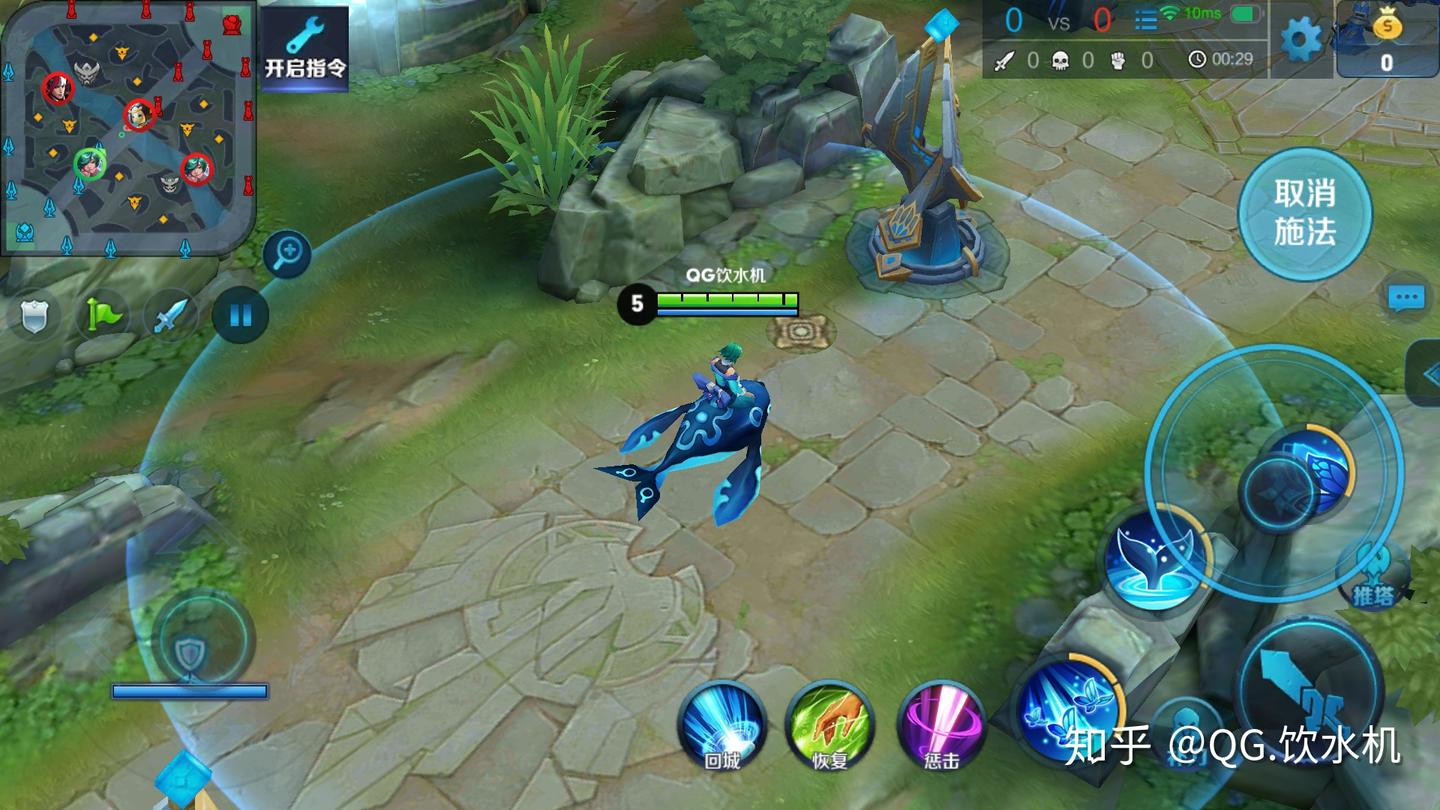The height and width of the screenshot is (810, 1440).
Task: Open the 开启指令 command panel
Action: 305,48
